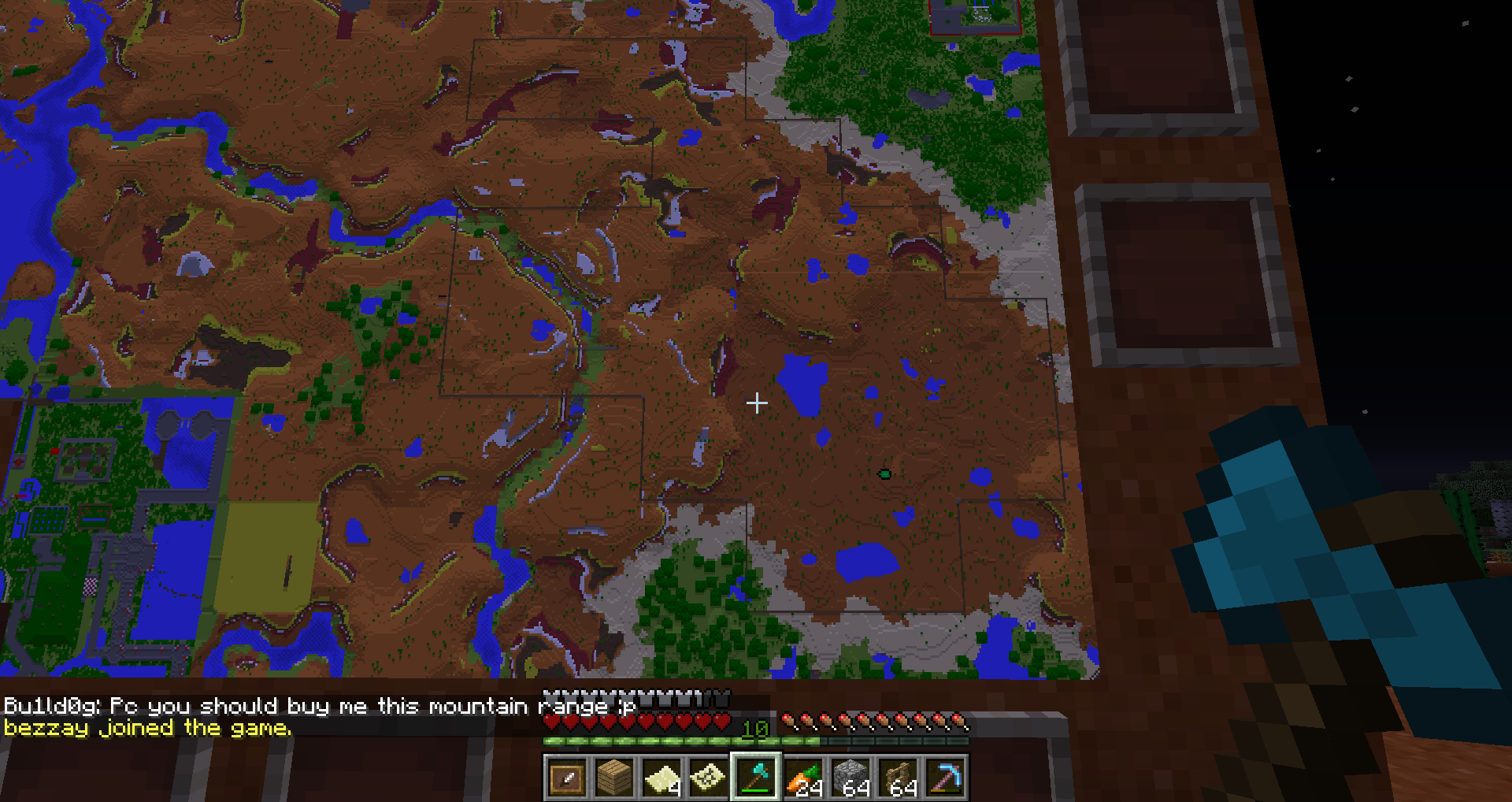Select the diamond axe hotbar slot
This screenshot has height=802, width=1512.
(757, 780)
